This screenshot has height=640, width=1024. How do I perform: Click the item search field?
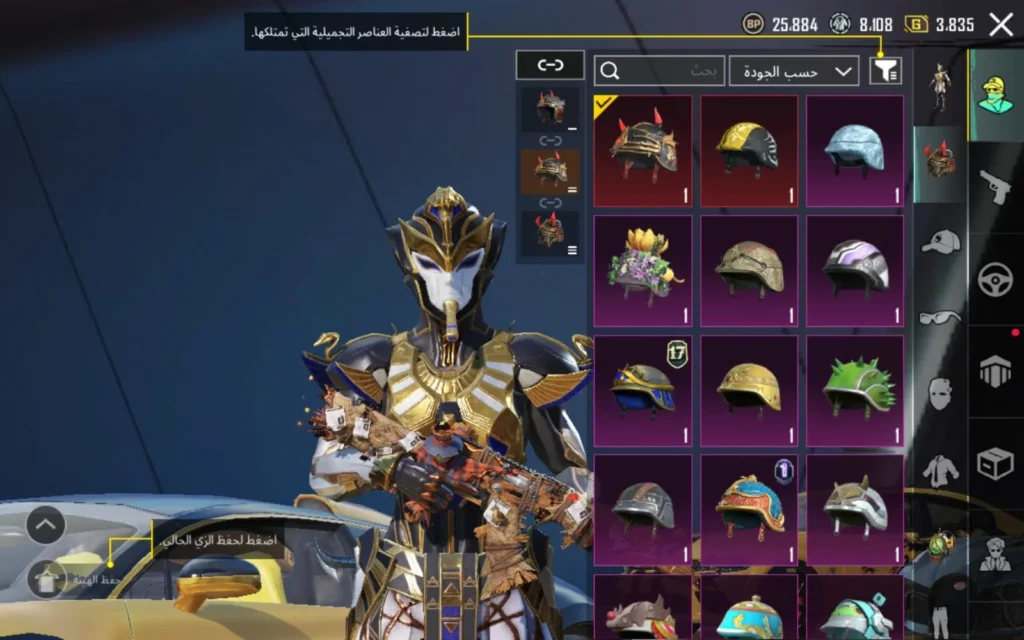tap(660, 70)
